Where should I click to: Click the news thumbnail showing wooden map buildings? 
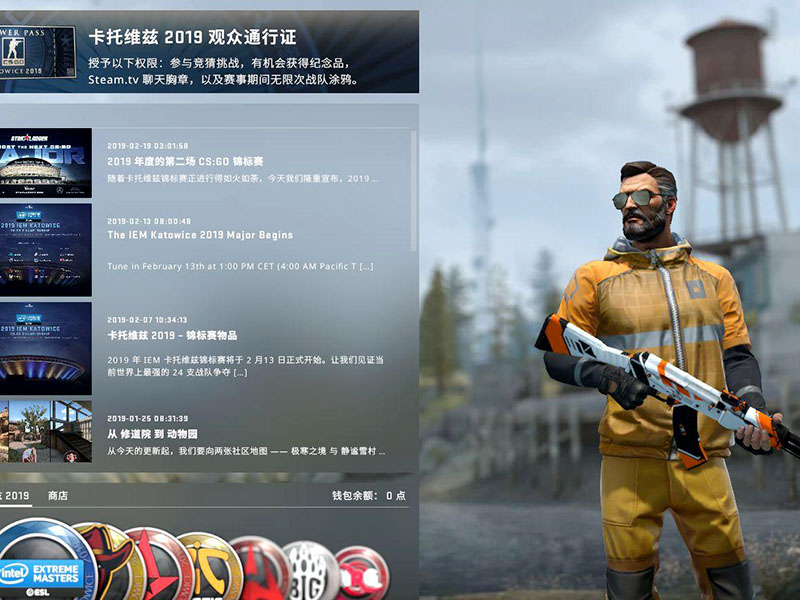[x=45, y=432]
